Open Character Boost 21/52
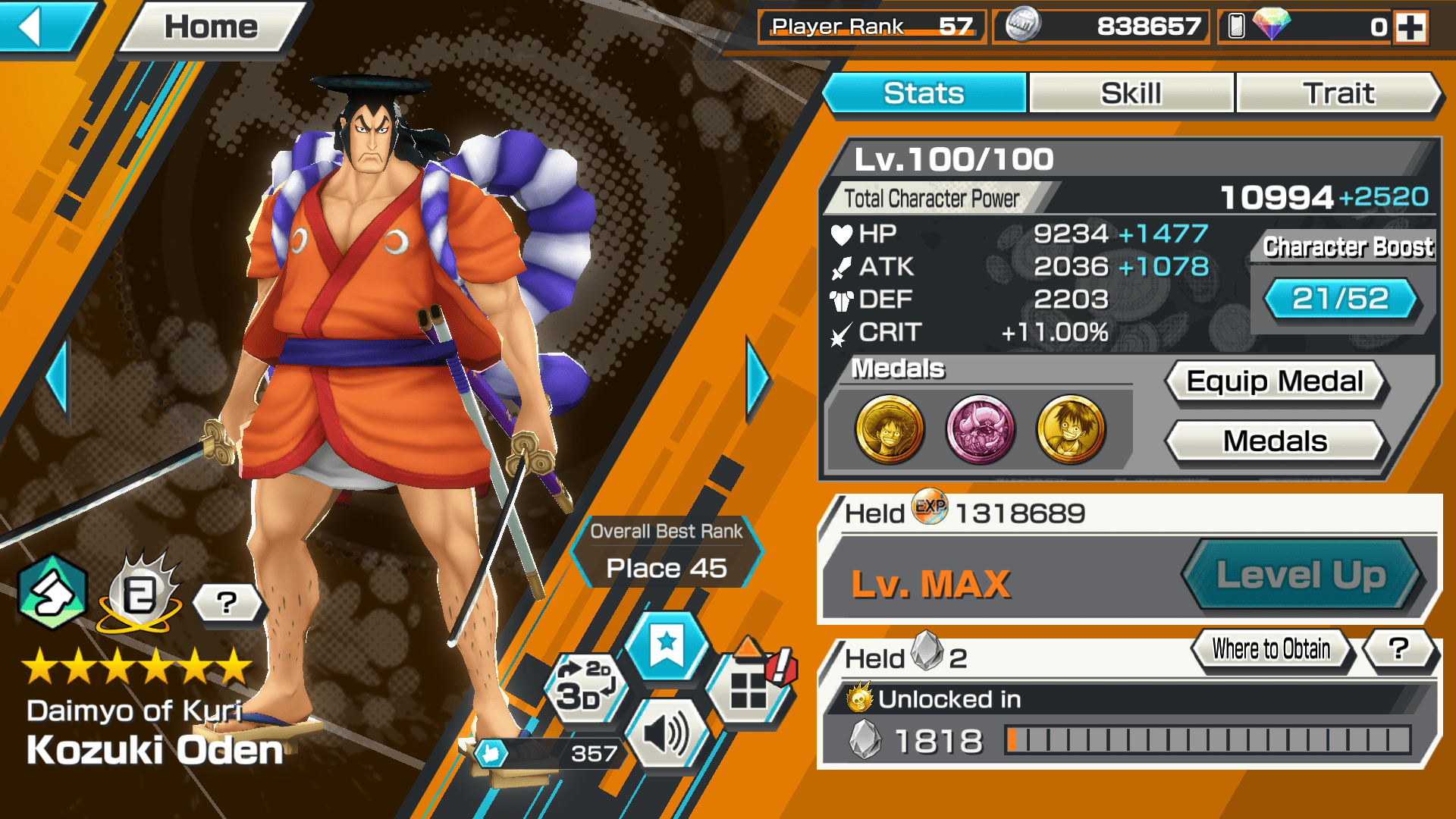Screen dimensions: 1456x819 (x=1340, y=299)
